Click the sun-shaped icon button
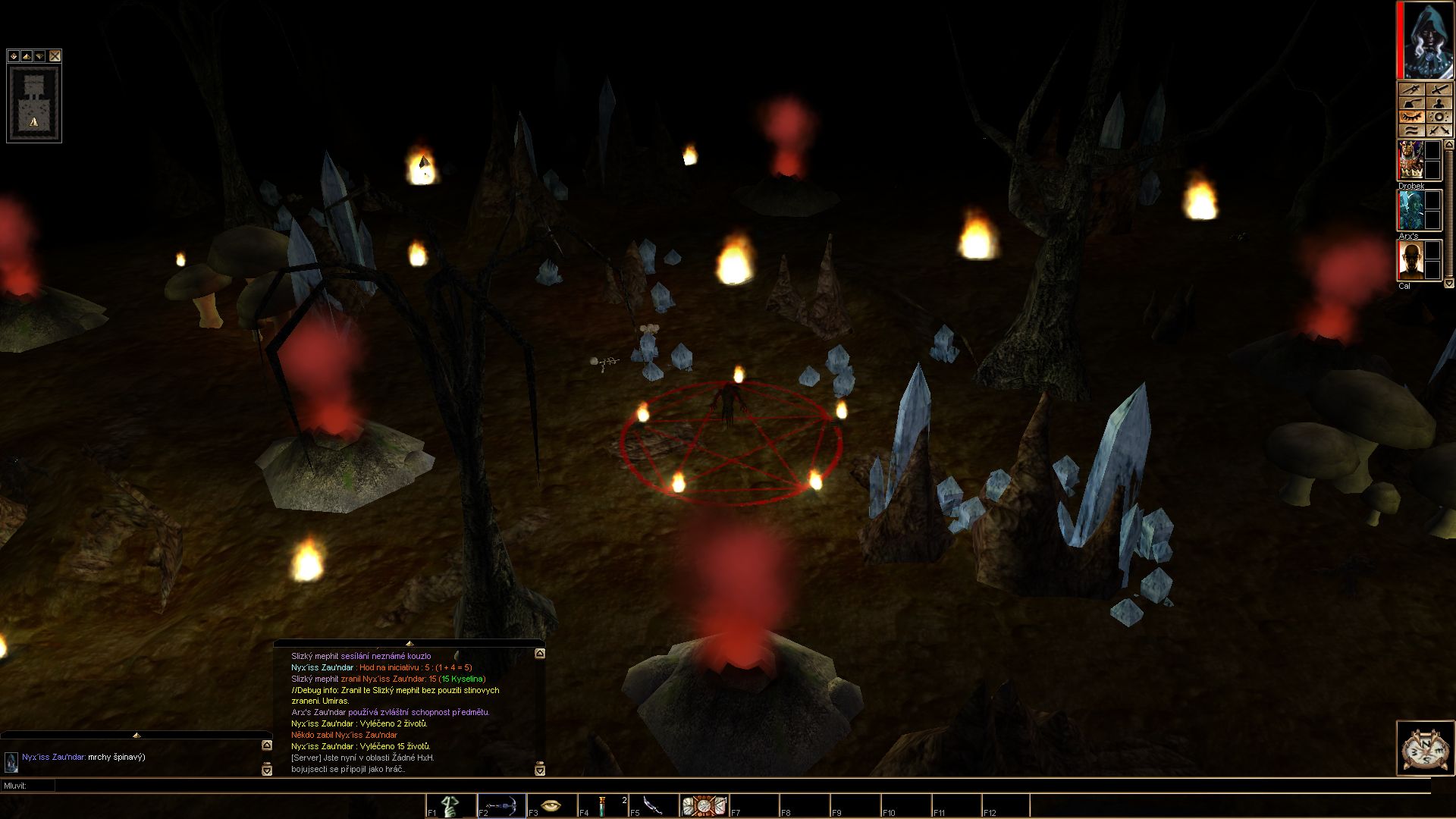The image size is (1456, 819). [1439, 117]
